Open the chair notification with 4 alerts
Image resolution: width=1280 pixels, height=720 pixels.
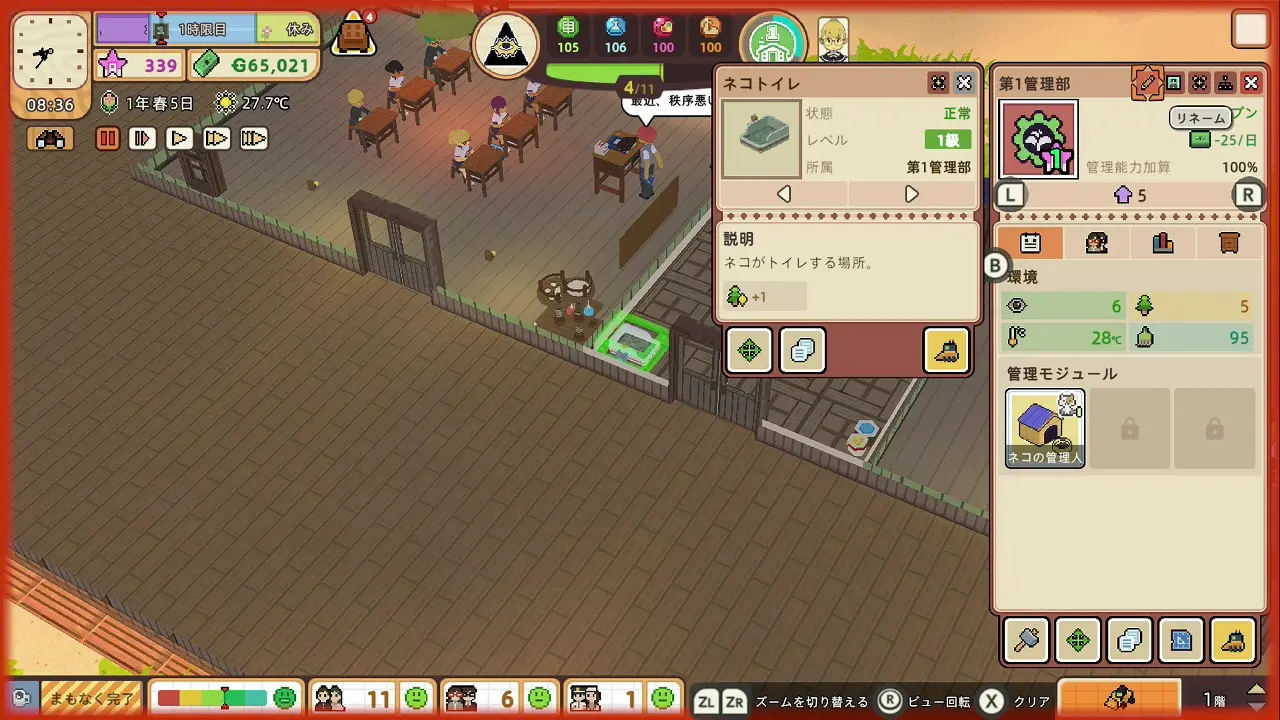pyautogui.click(x=353, y=35)
